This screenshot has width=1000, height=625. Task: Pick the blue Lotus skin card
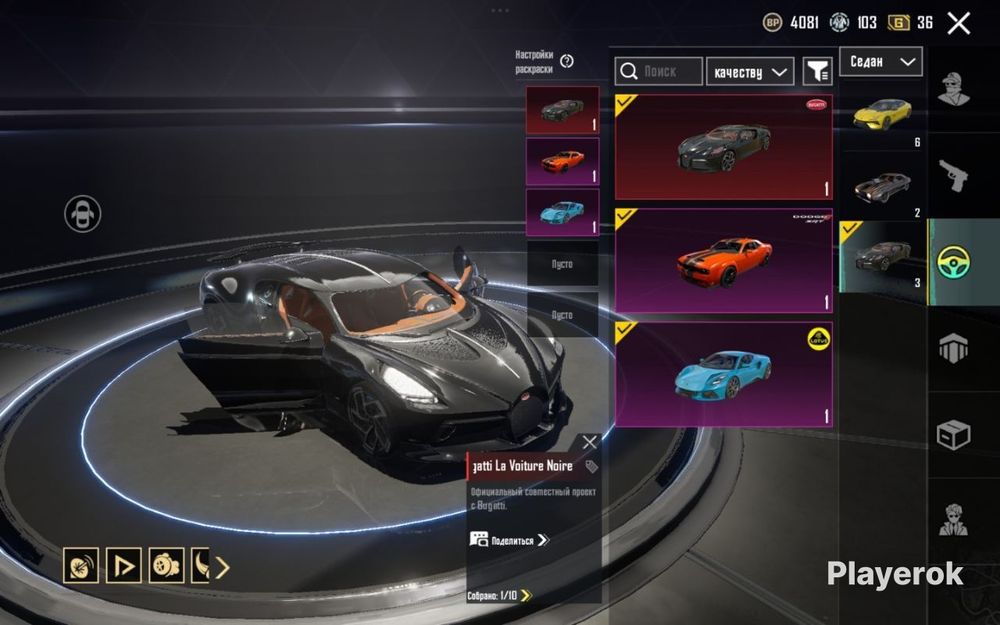[x=723, y=374]
